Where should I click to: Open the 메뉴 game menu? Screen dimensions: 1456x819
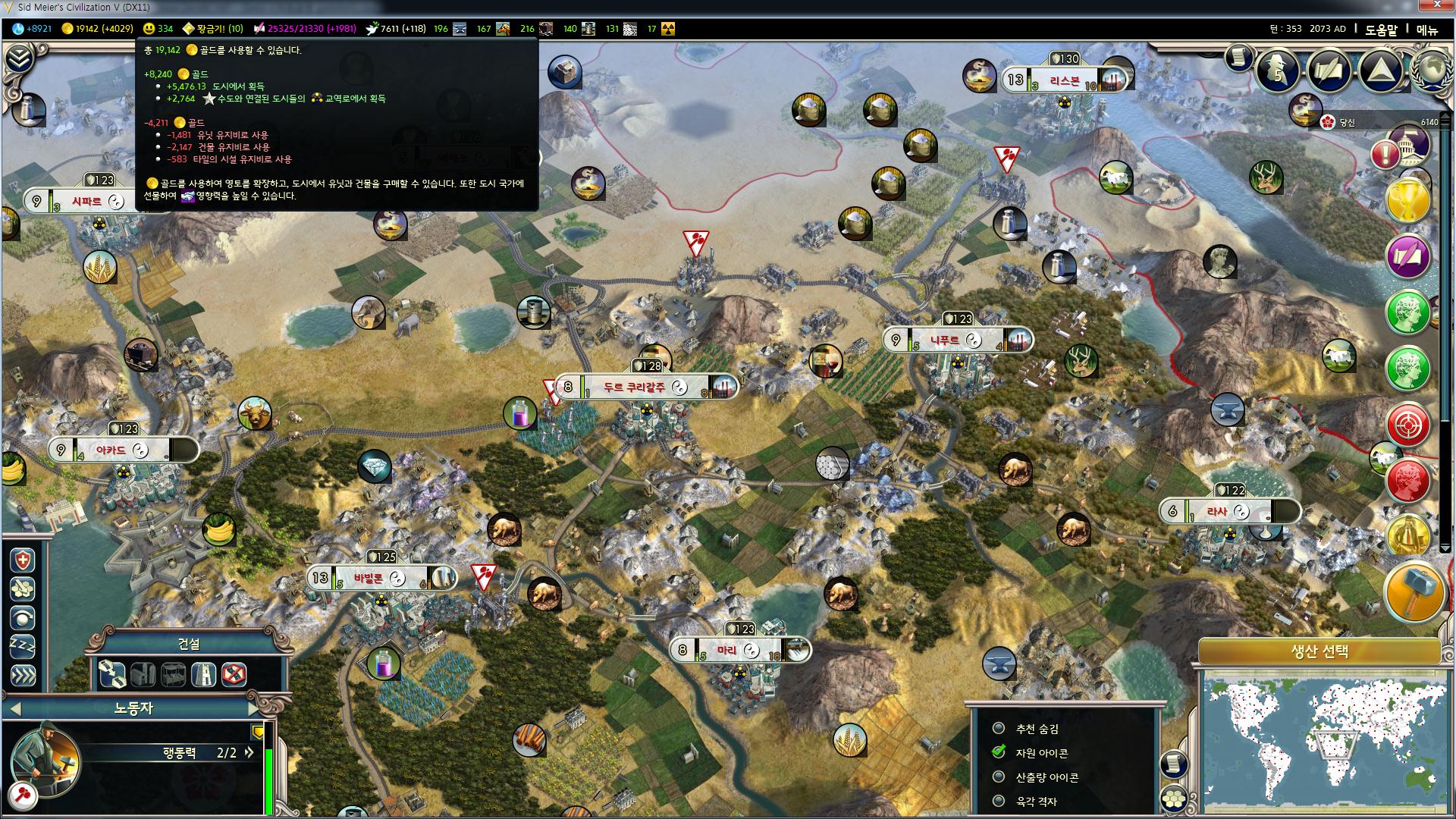[1426, 30]
